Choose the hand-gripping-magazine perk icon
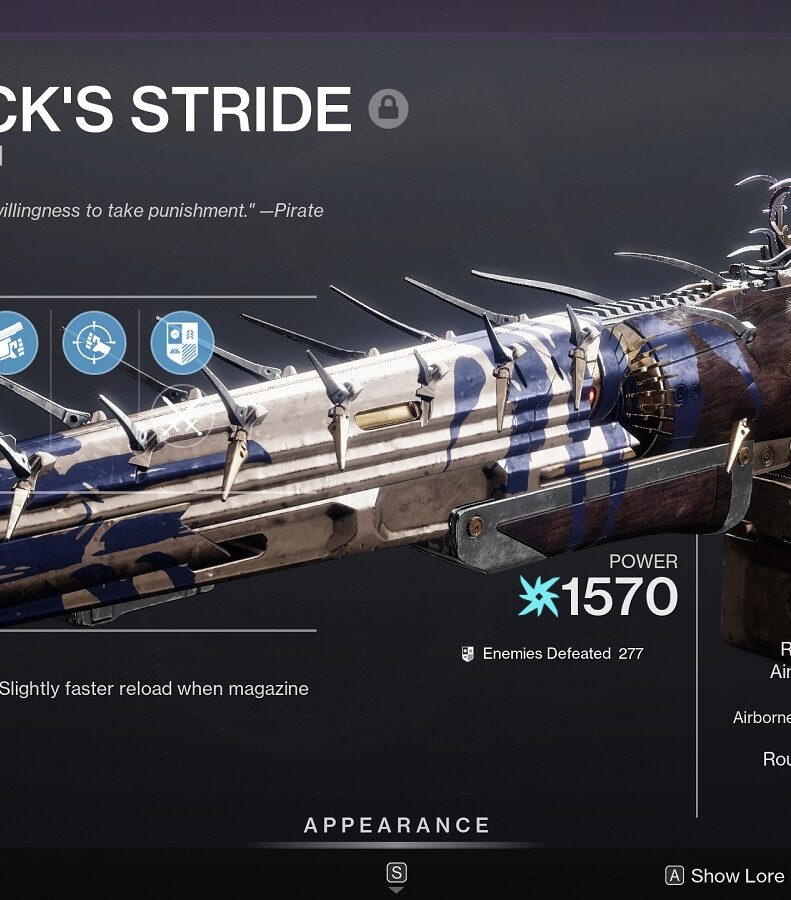 [x=14, y=343]
